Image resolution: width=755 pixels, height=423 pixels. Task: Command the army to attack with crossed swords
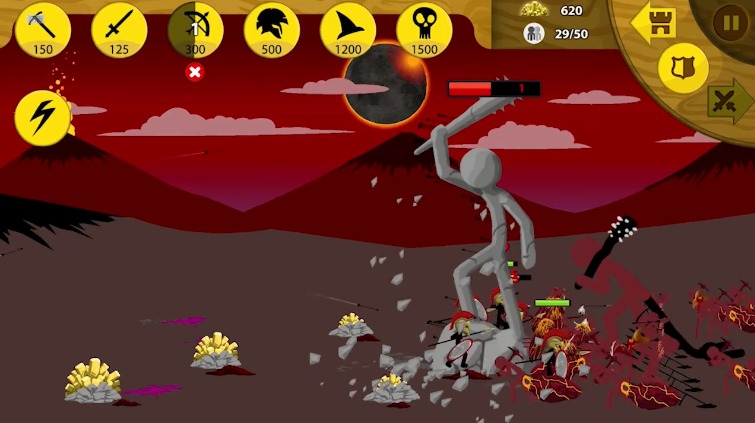click(x=730, y=101)
